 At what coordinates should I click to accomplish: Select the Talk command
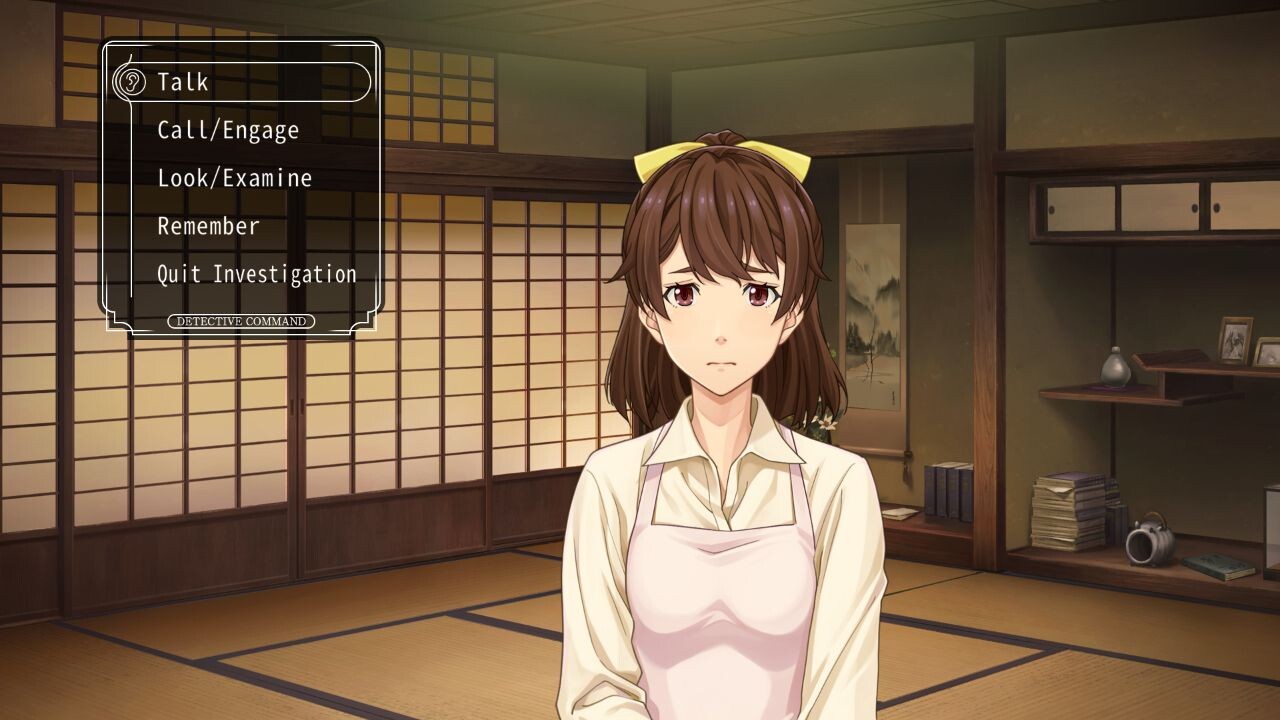coord(184,82)
